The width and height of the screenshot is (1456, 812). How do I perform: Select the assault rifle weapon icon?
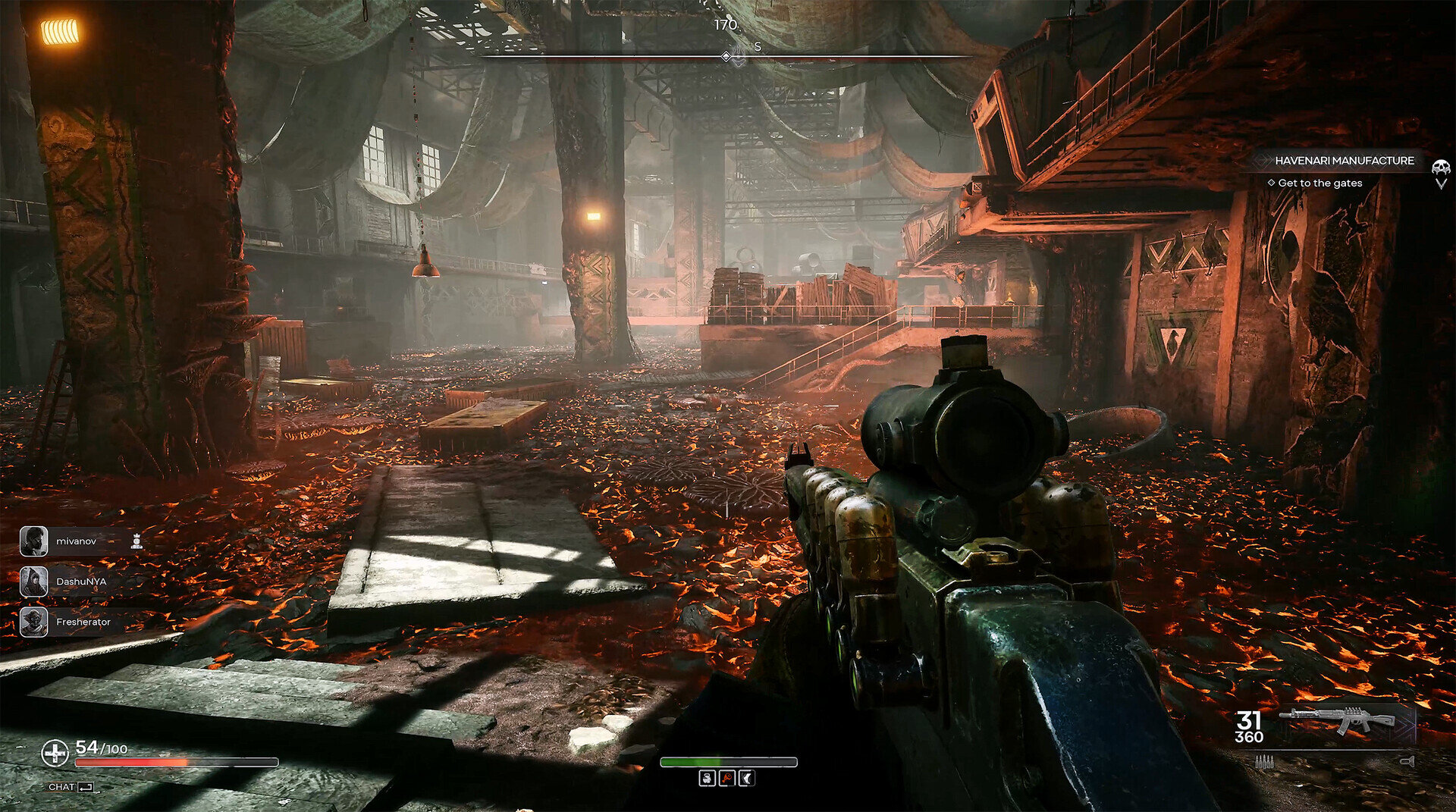(x=1336, y=720)
